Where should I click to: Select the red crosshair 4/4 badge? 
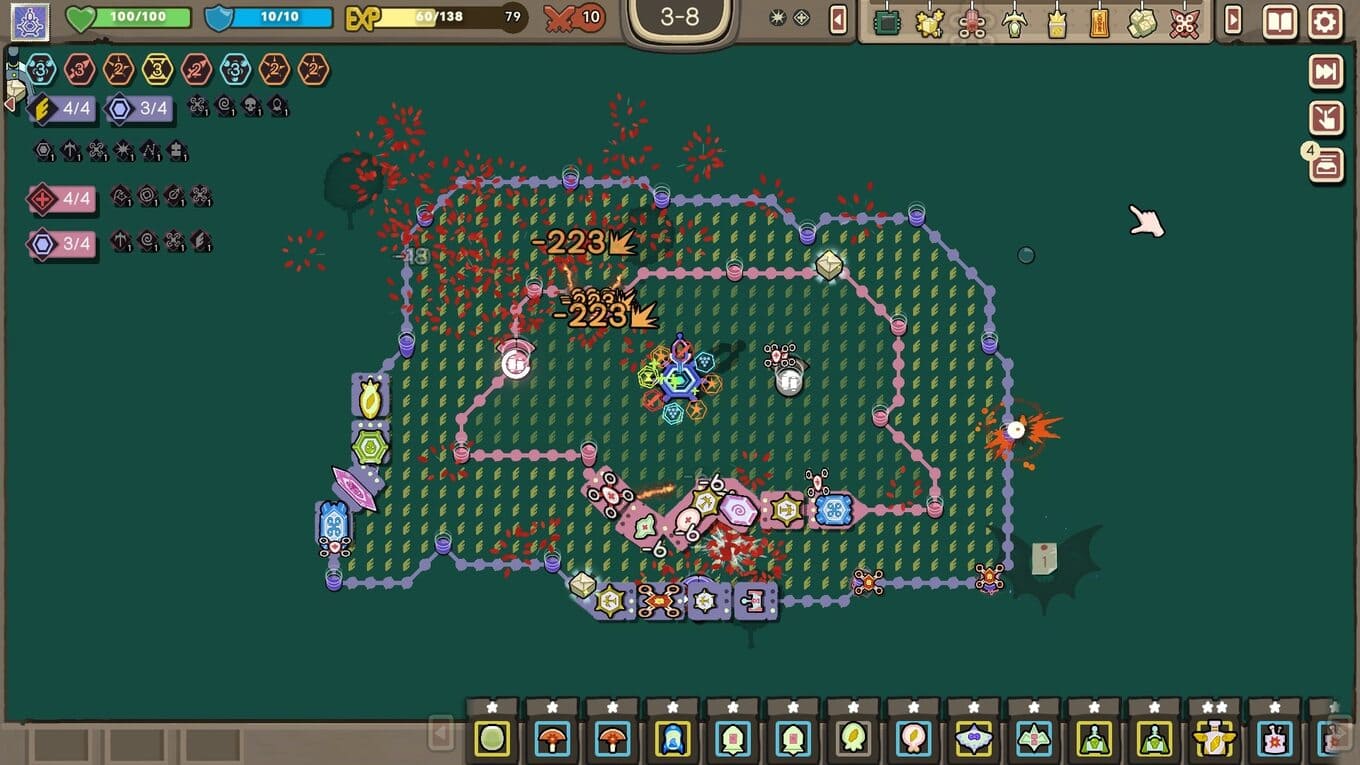point(62,199)
